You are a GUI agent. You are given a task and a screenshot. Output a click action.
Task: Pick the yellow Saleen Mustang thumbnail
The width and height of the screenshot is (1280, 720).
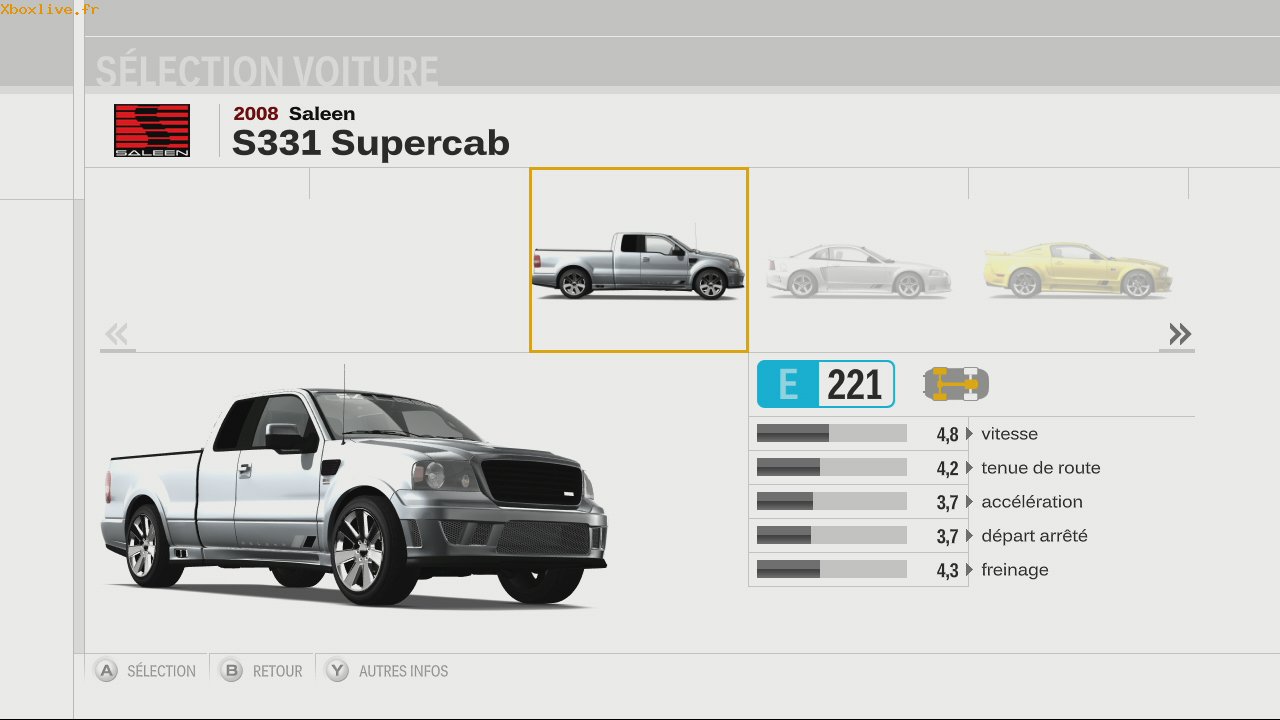1078,270
